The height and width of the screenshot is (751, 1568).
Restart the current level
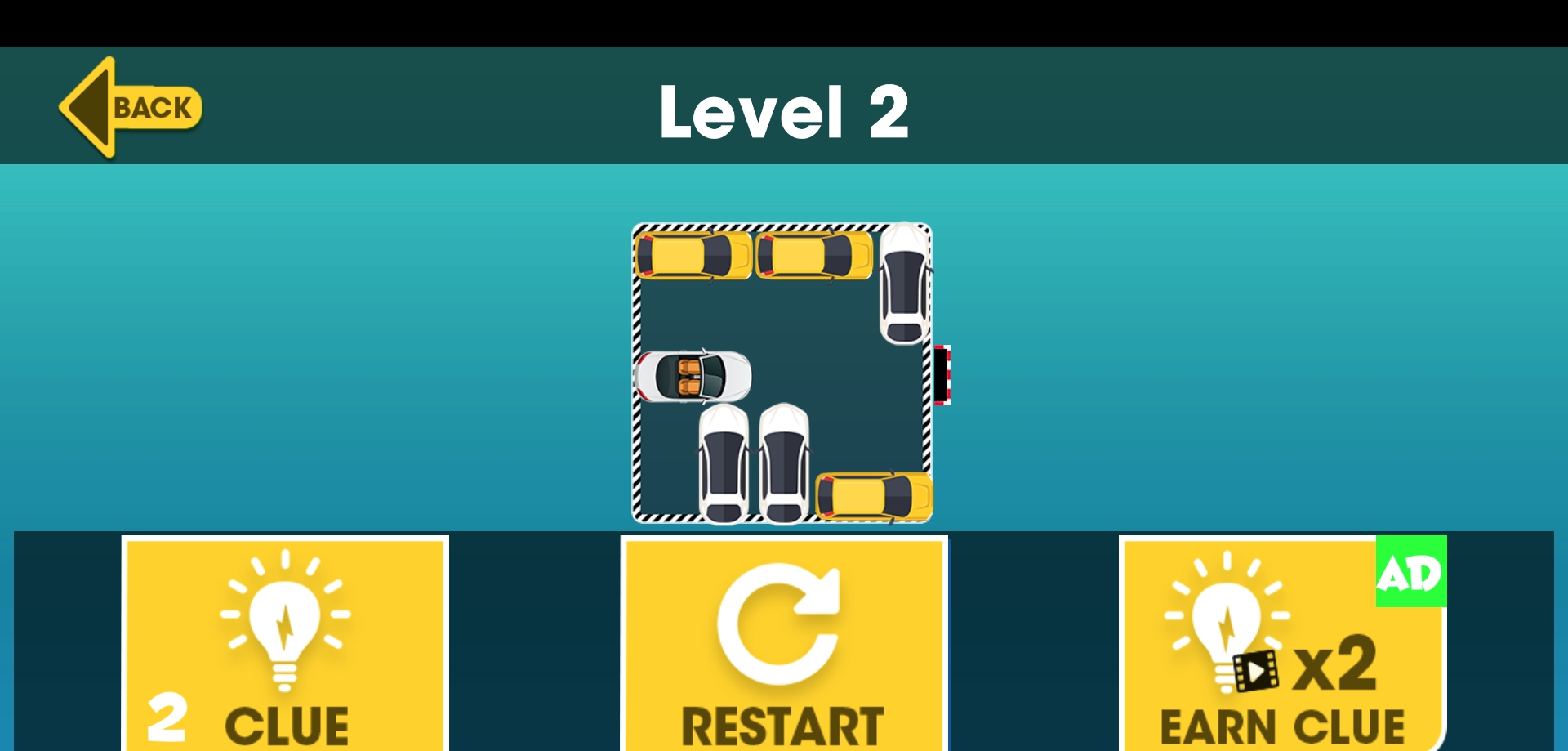pos(784,644)
